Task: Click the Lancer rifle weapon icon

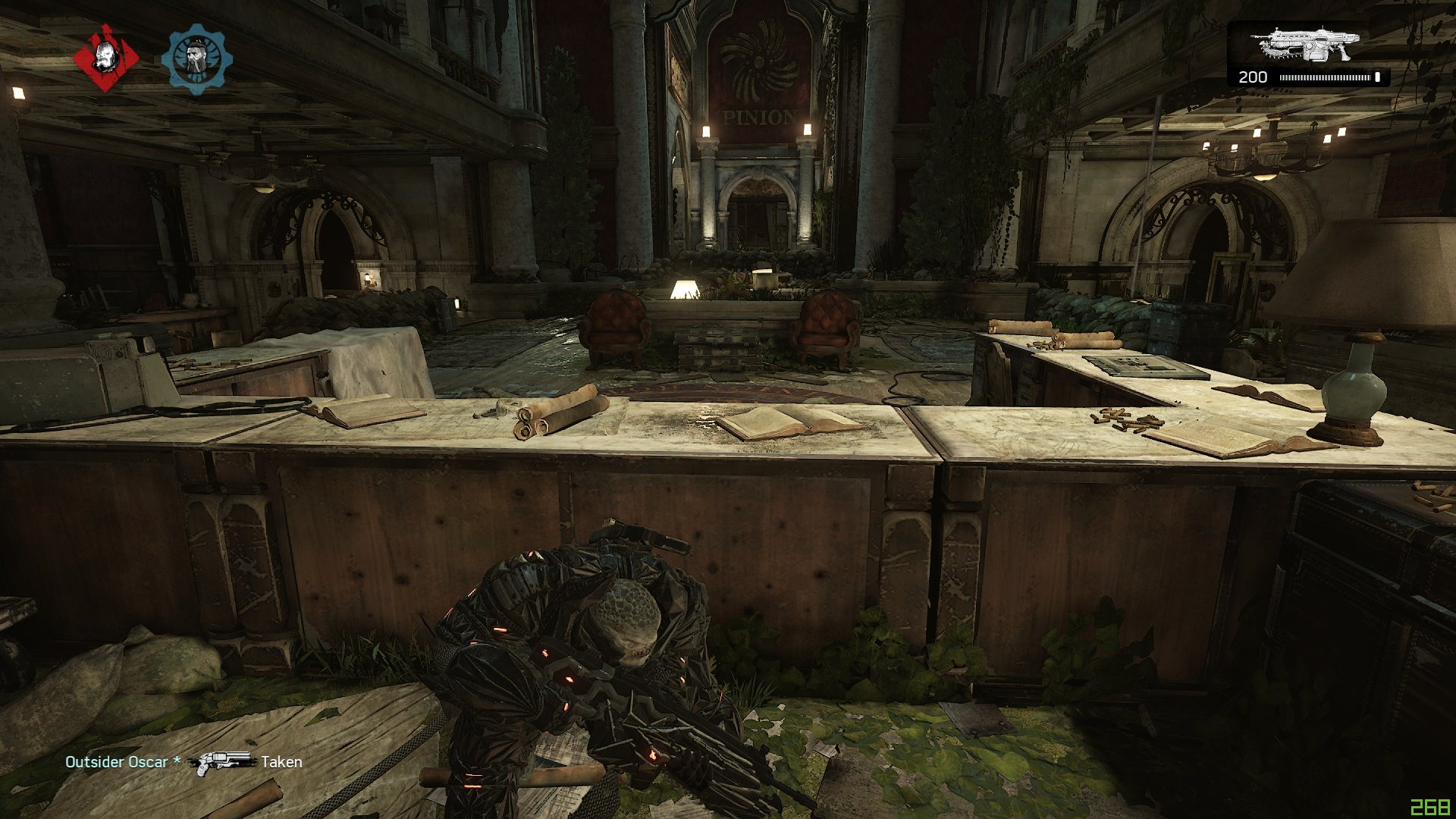Action: click(x=1305, y=44)
